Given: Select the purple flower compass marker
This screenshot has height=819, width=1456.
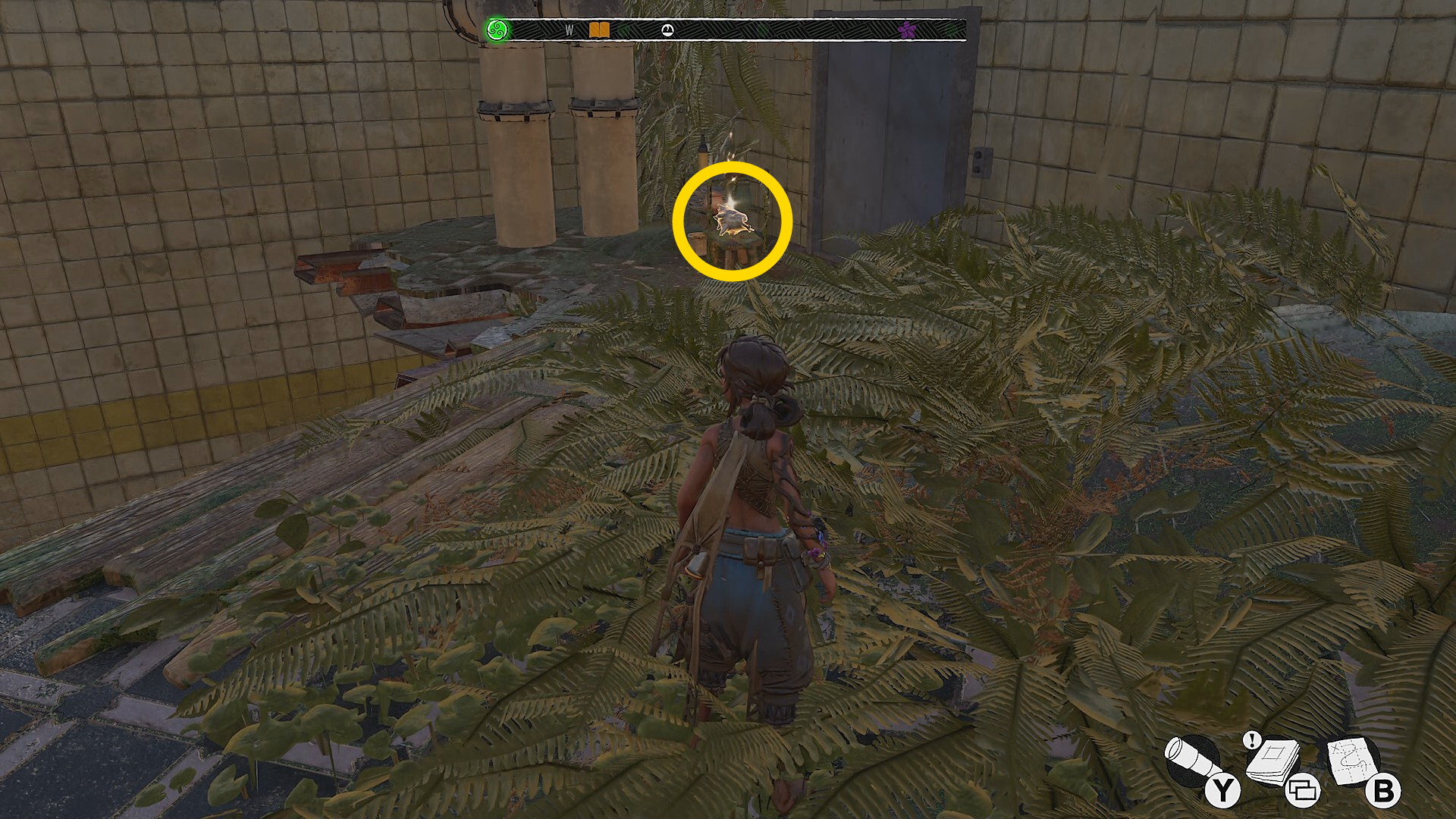Looking at the screenshot, I should click(907, 30).
